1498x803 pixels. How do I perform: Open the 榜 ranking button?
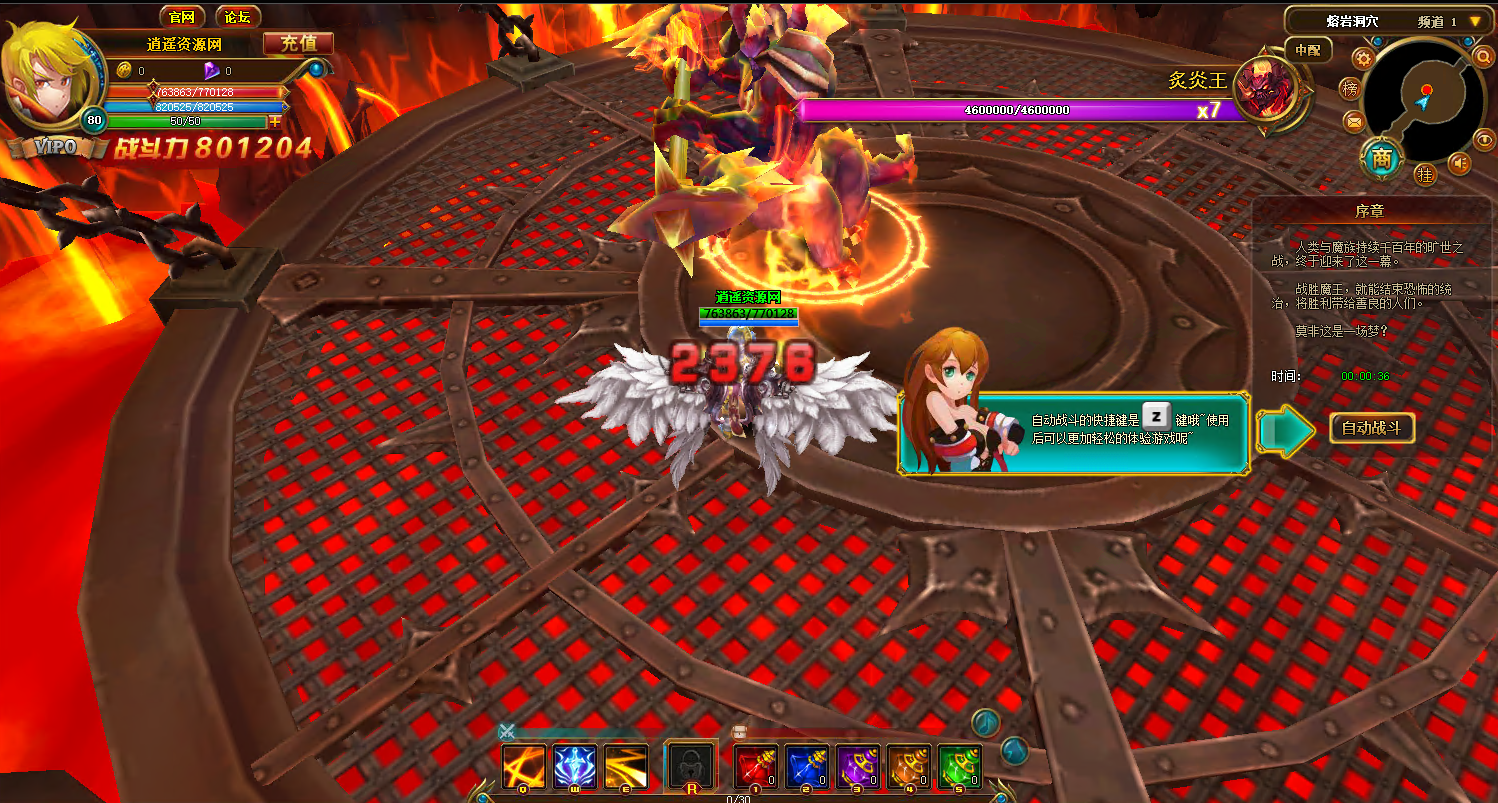(1351, 88)
